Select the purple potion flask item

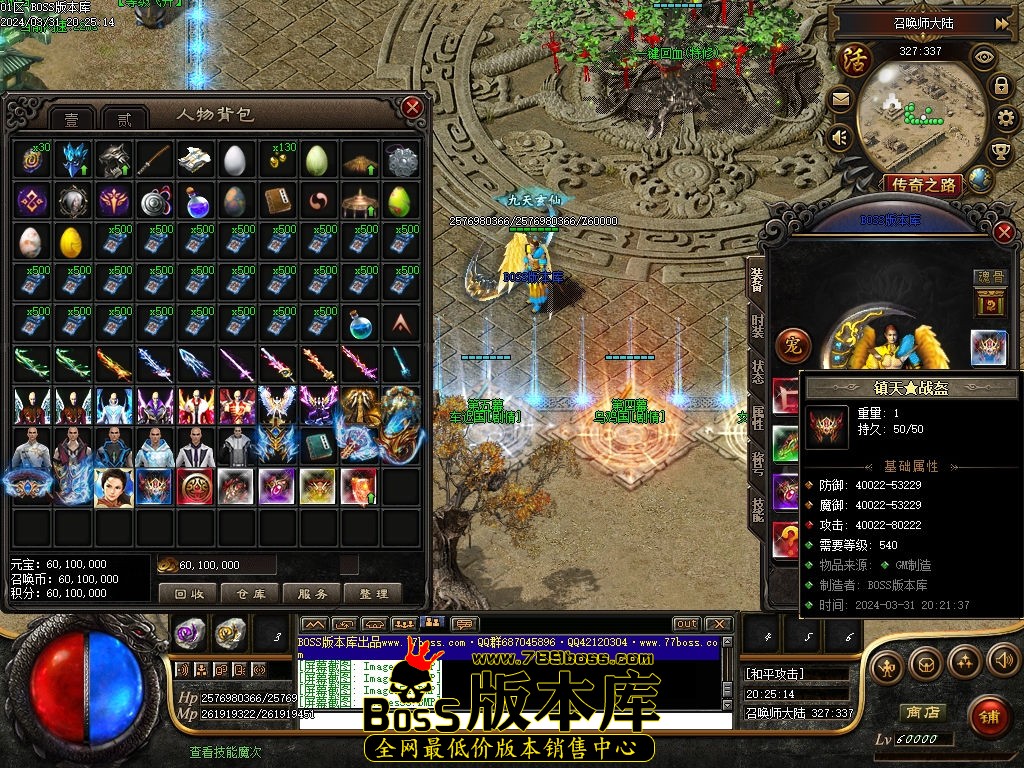click(x=194, y=202)
